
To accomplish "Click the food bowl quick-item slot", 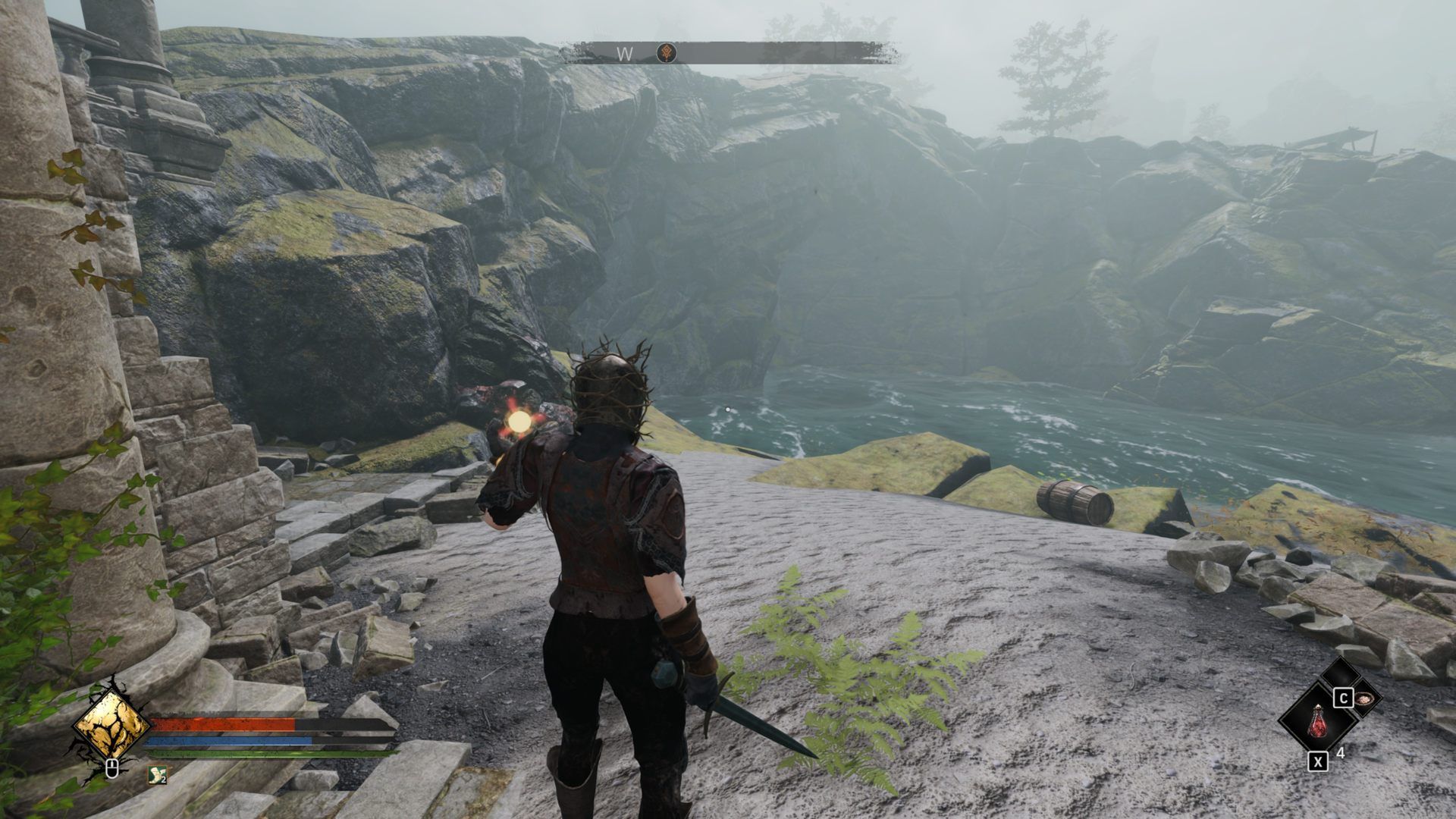I will tap(1366, 698).
